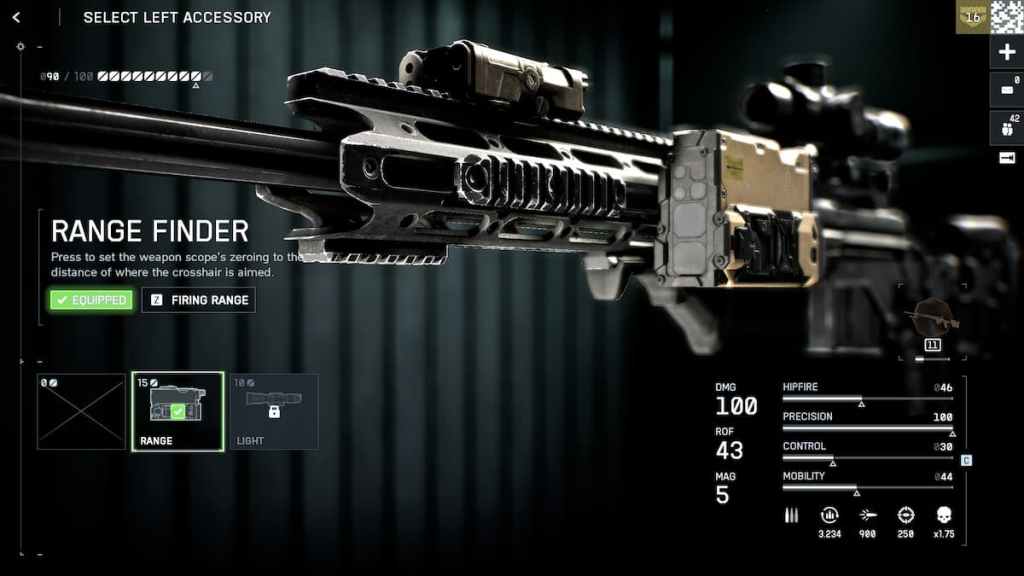Select the Range finder accessory tile

point(177,411)
